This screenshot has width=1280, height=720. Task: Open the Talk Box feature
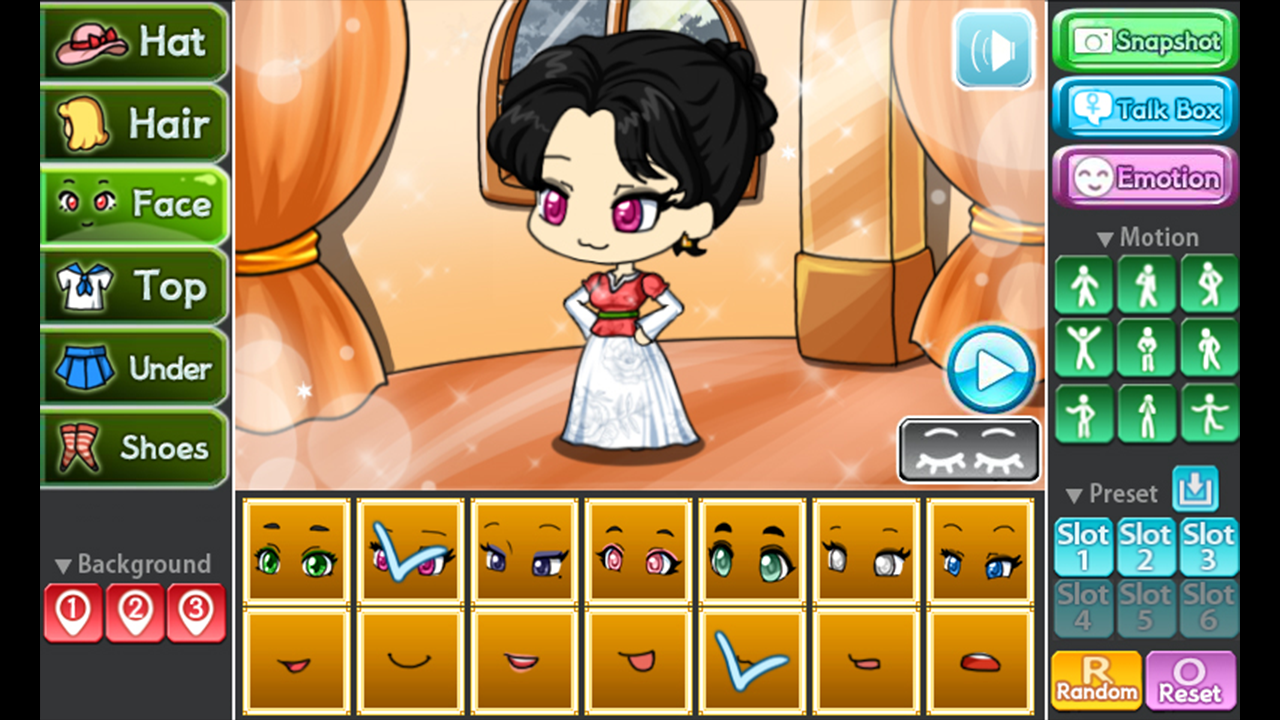tap(1144, 108)
